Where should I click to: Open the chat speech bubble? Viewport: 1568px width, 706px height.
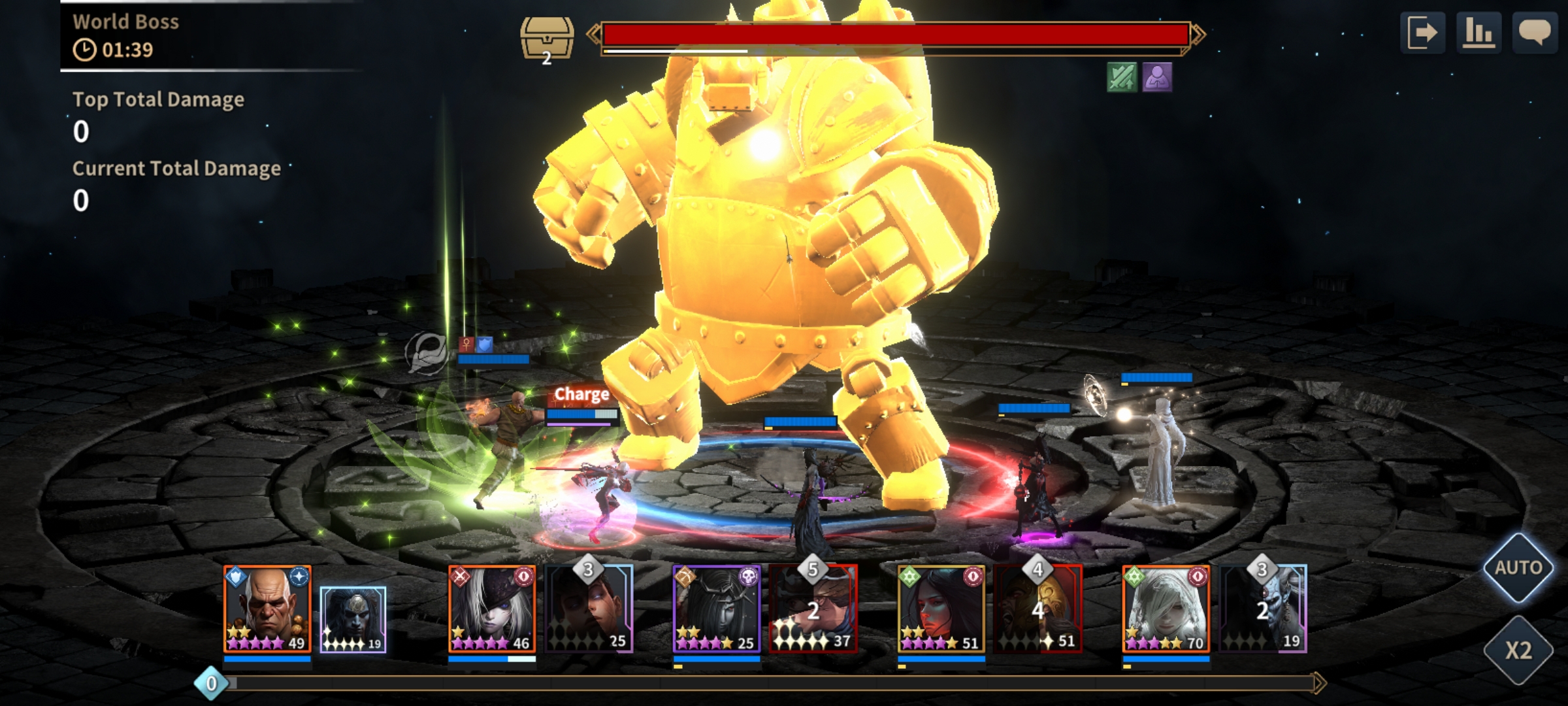click(1535, 33)
